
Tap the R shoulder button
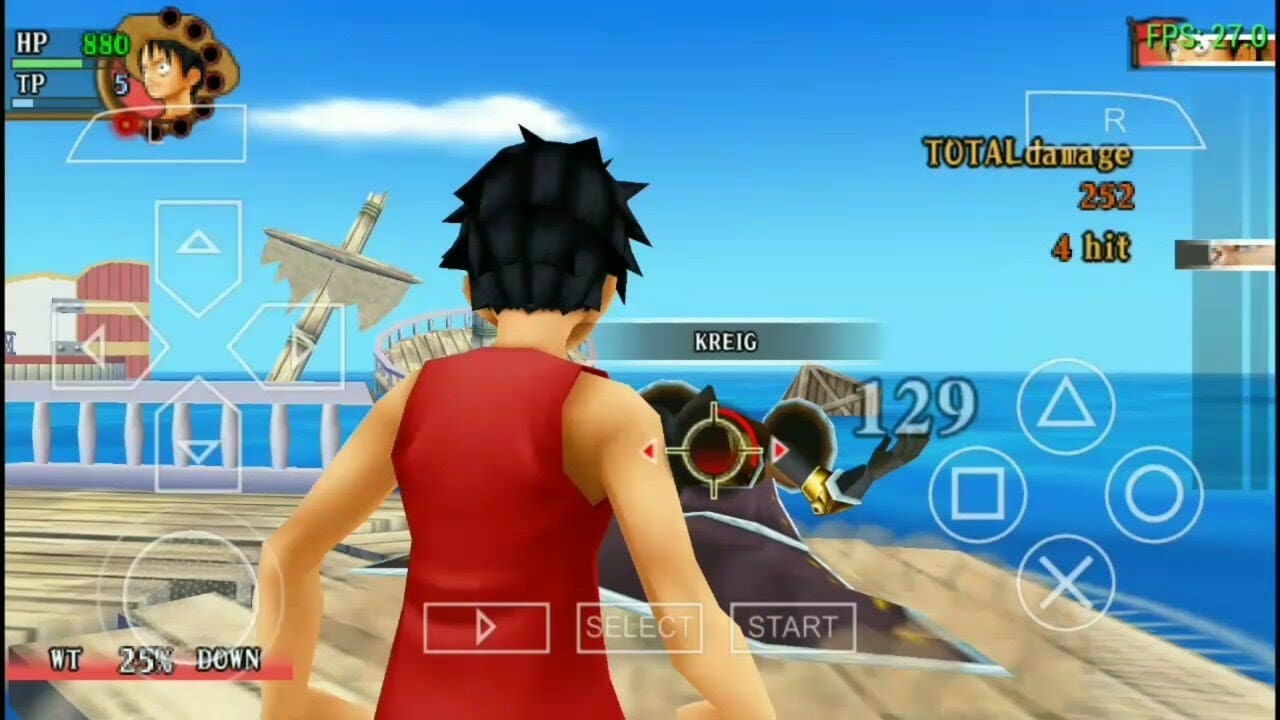pos(1113,119)
